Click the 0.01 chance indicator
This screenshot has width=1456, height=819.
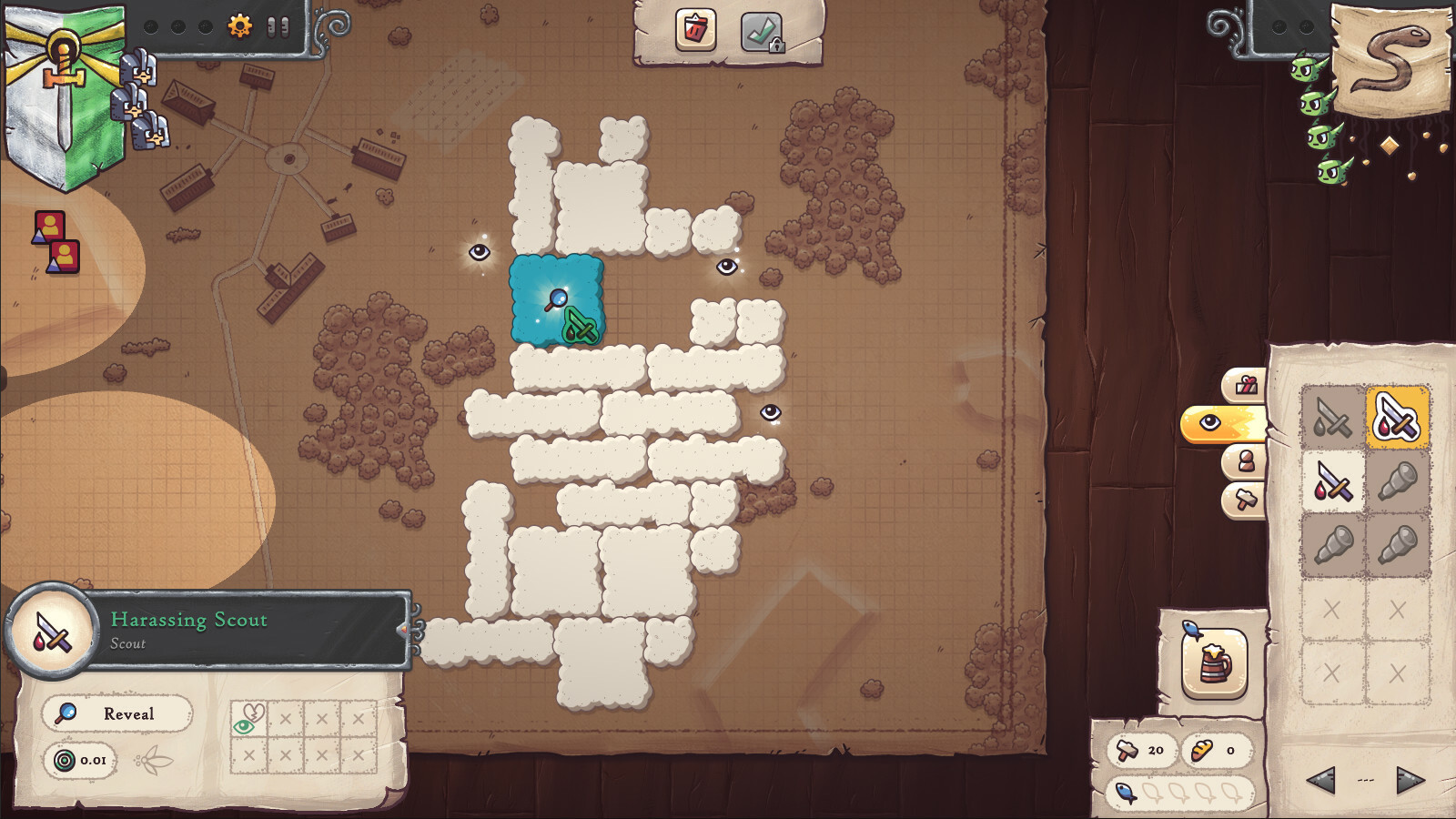pyautogui.click(x=81, y=762)
